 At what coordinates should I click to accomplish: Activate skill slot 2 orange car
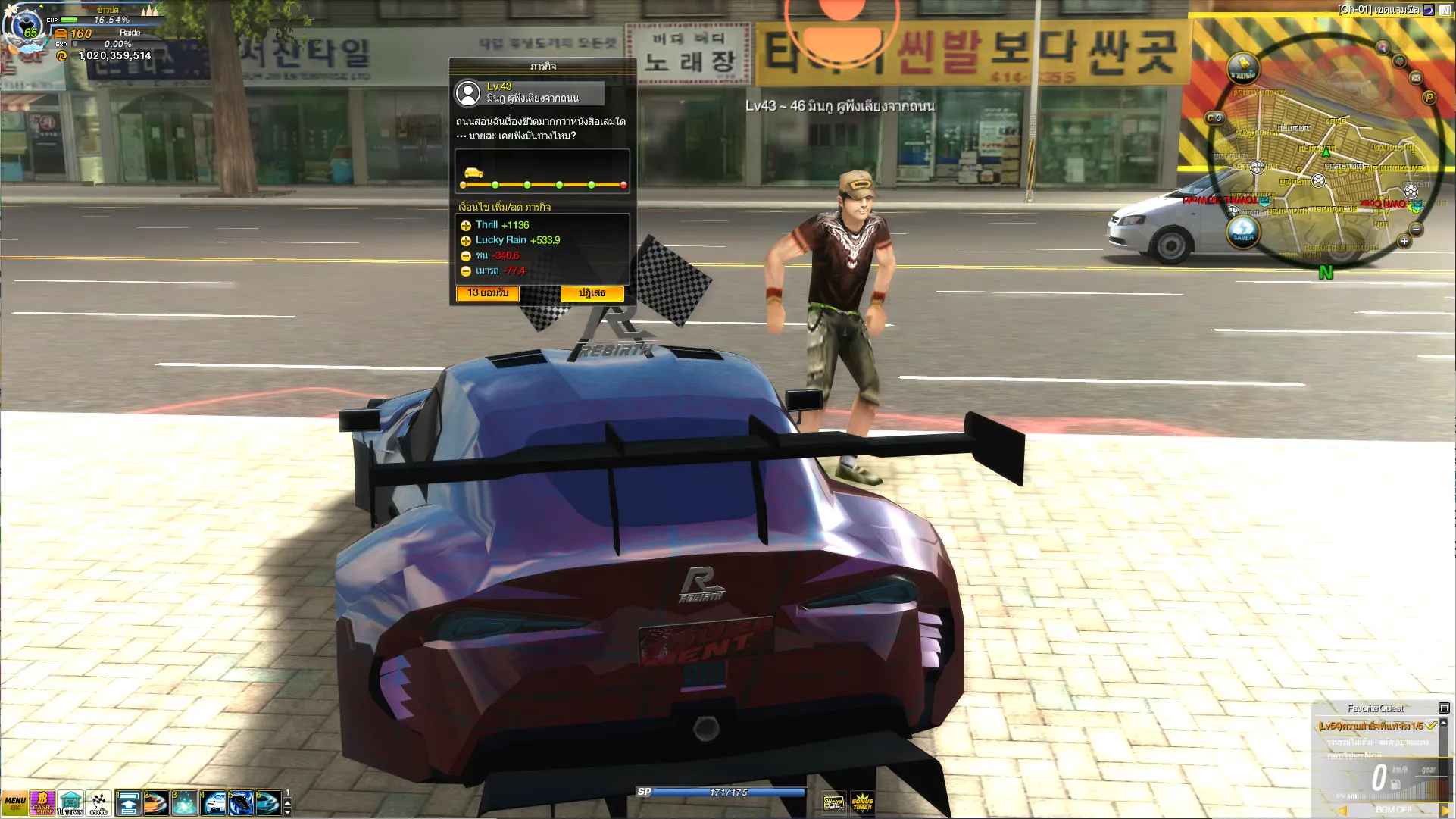point(157,803)
